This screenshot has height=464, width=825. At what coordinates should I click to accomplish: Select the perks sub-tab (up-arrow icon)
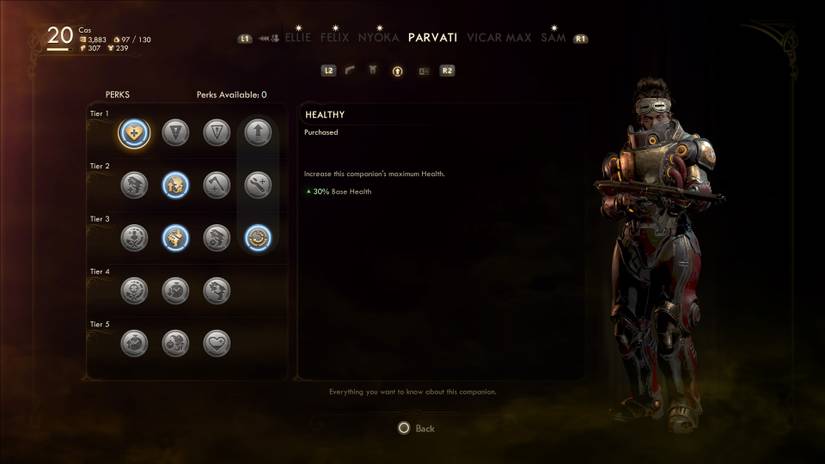tap(397, 71)
